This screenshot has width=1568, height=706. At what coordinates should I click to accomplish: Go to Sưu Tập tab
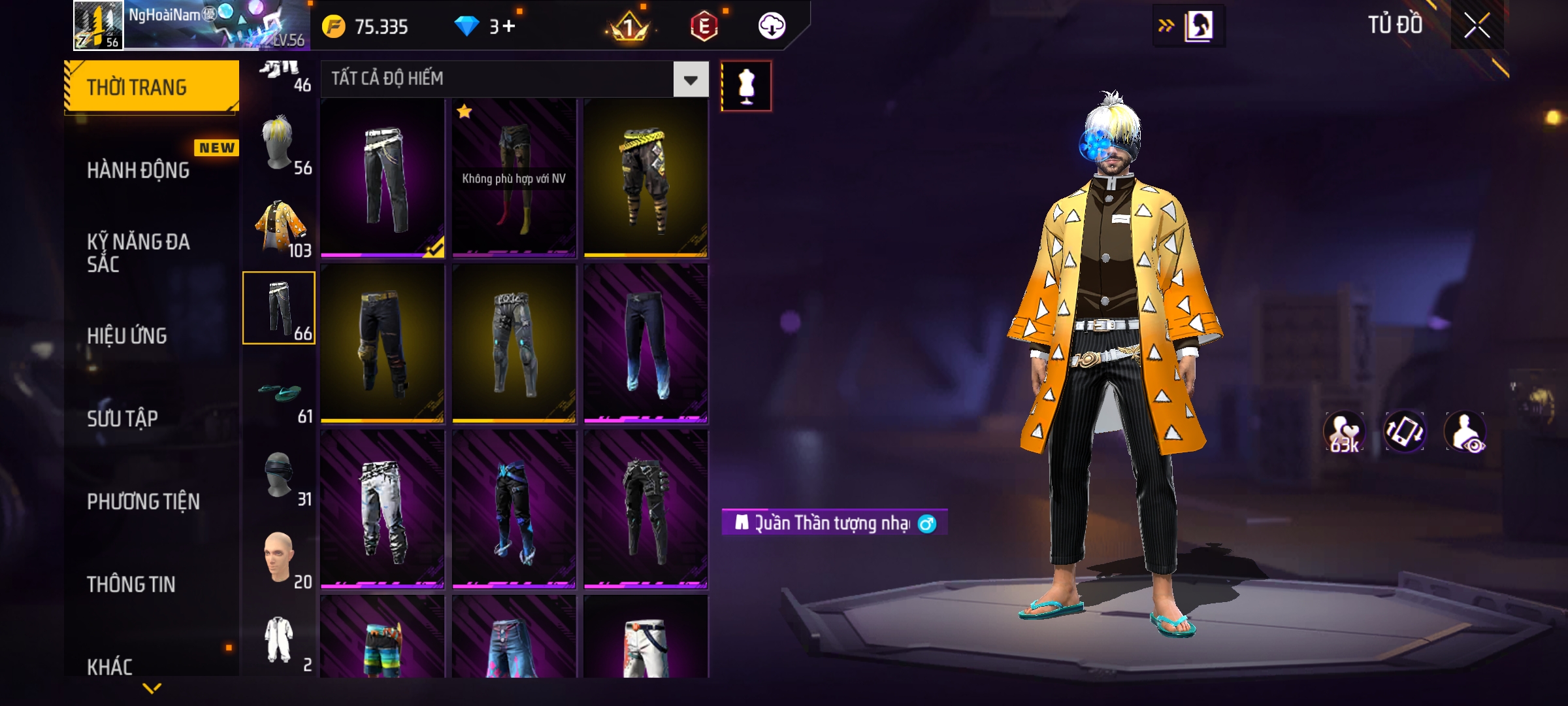pos(123,418)
